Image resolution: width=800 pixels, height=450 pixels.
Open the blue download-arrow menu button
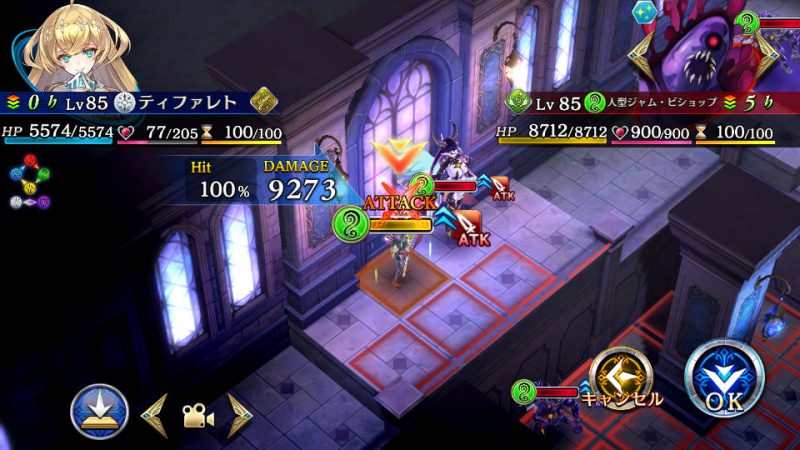(99, 411)
